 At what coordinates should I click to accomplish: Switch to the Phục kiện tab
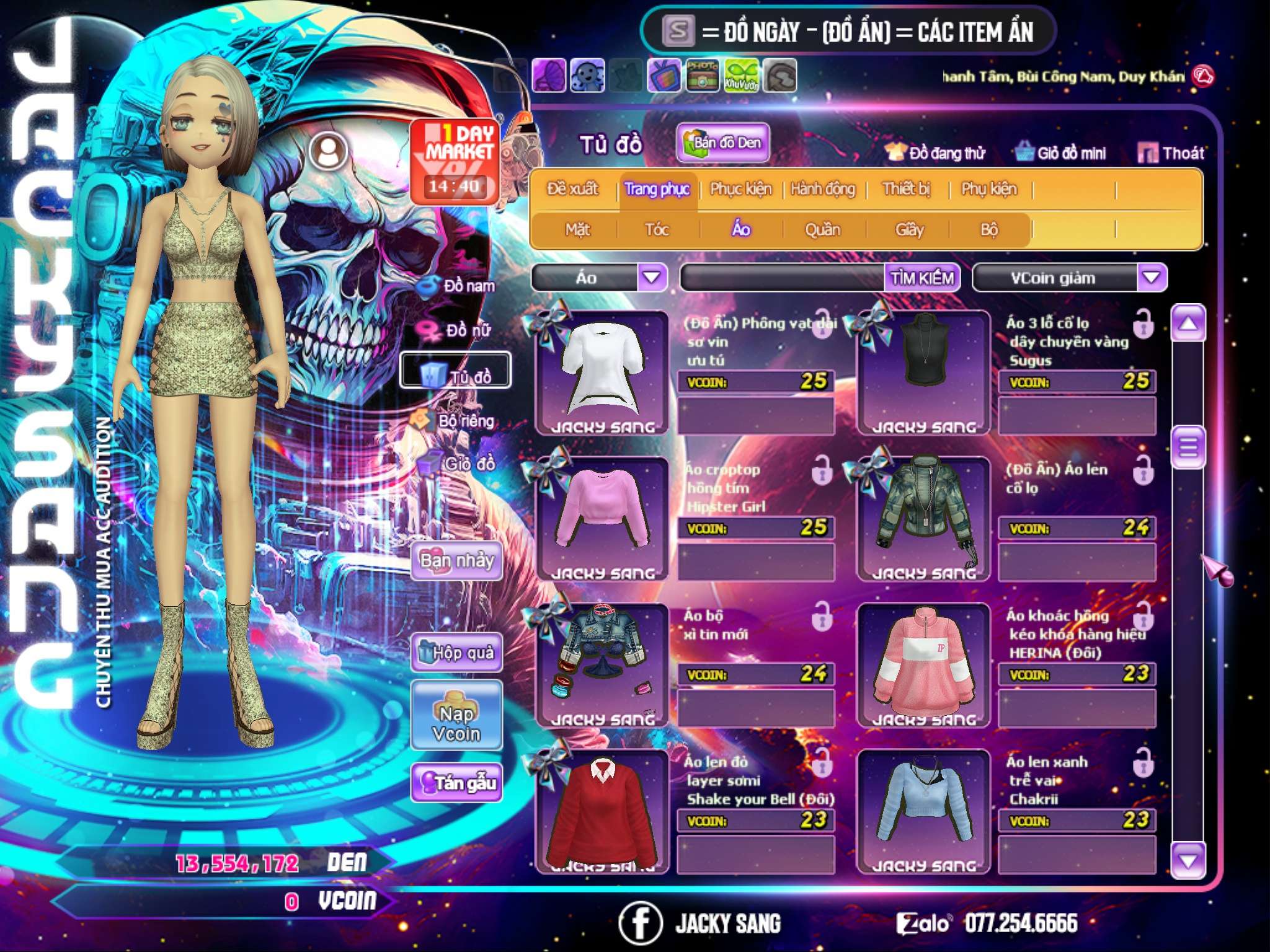coord(740,189)
